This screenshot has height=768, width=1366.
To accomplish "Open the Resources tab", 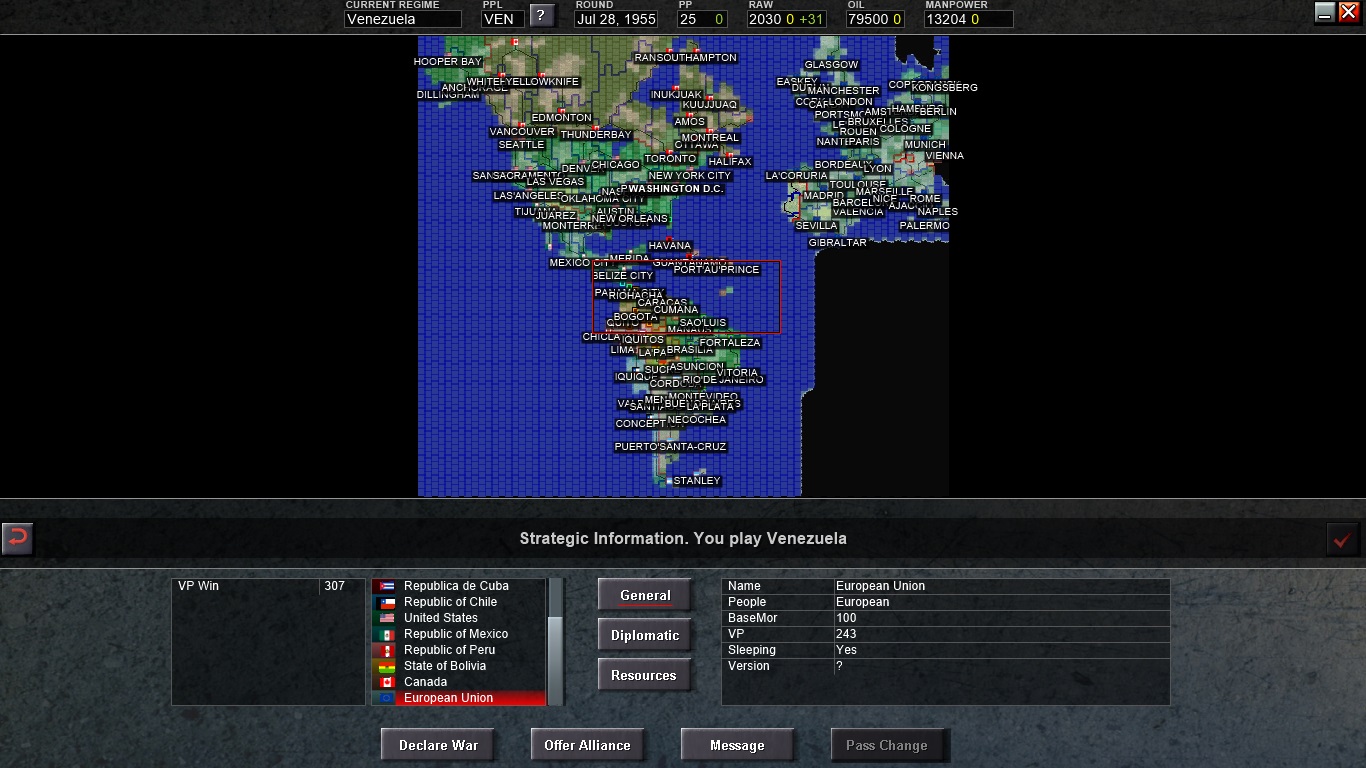I will [x=644, y=674].
